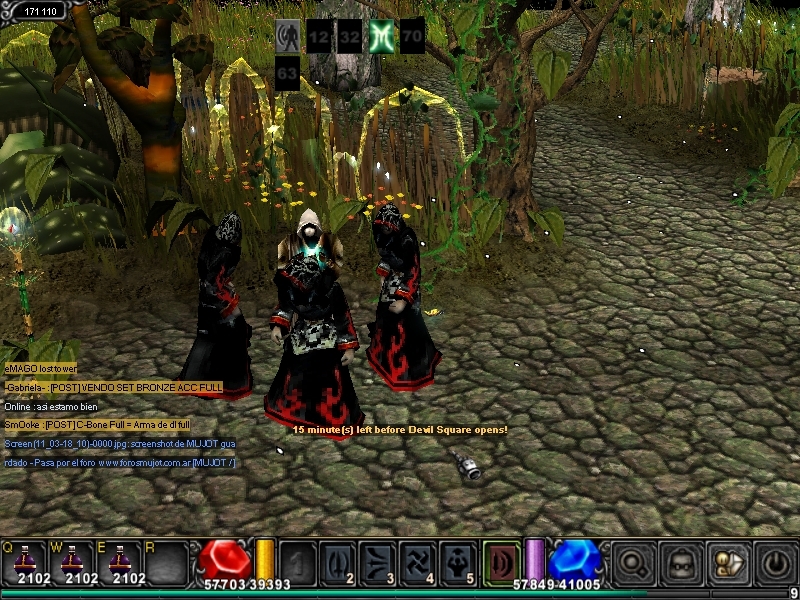Use the potion in the E slot
Screen dimensions: 800x600
[x=122, y=561]
